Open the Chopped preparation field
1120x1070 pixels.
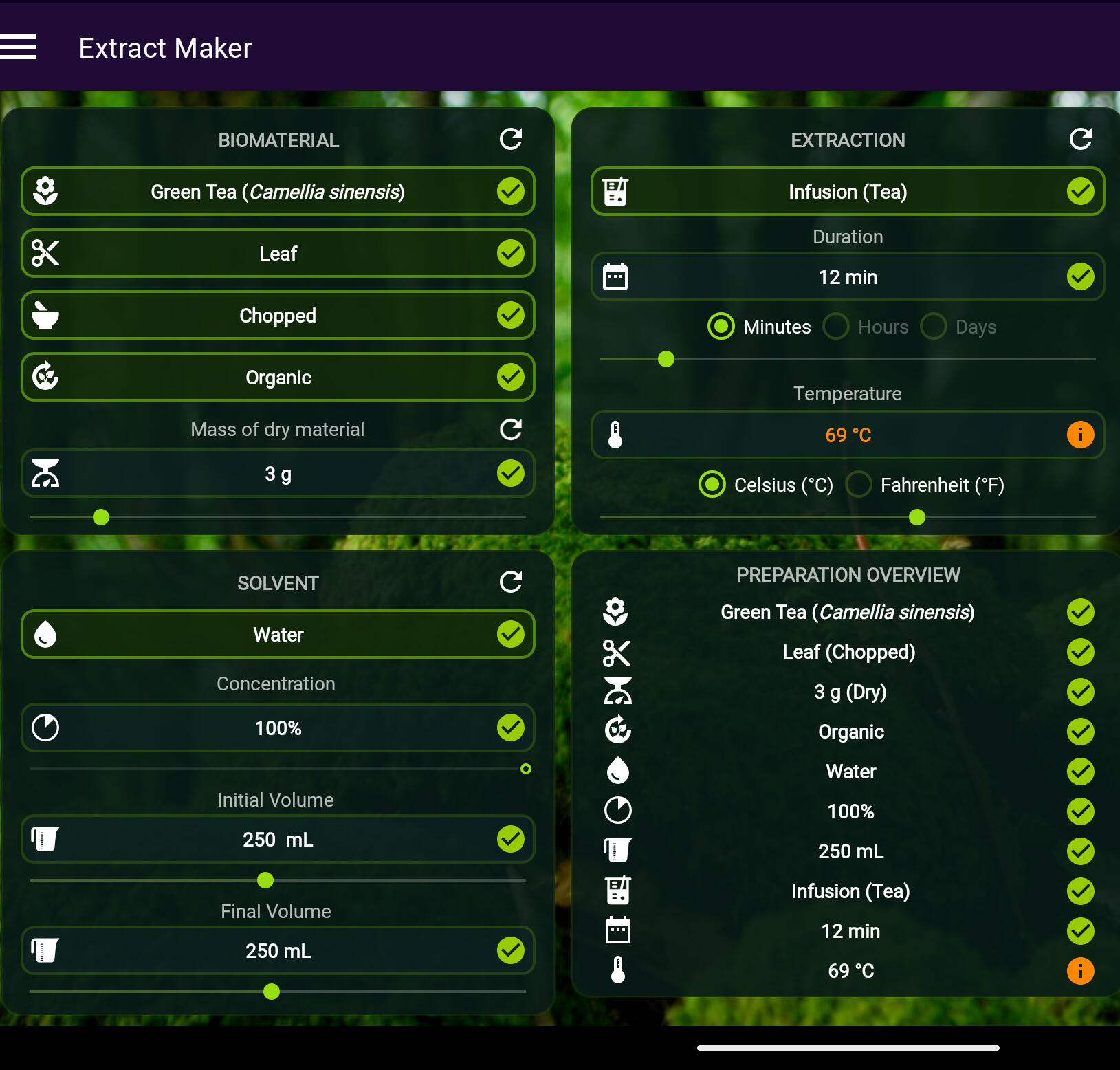point(278,316)
